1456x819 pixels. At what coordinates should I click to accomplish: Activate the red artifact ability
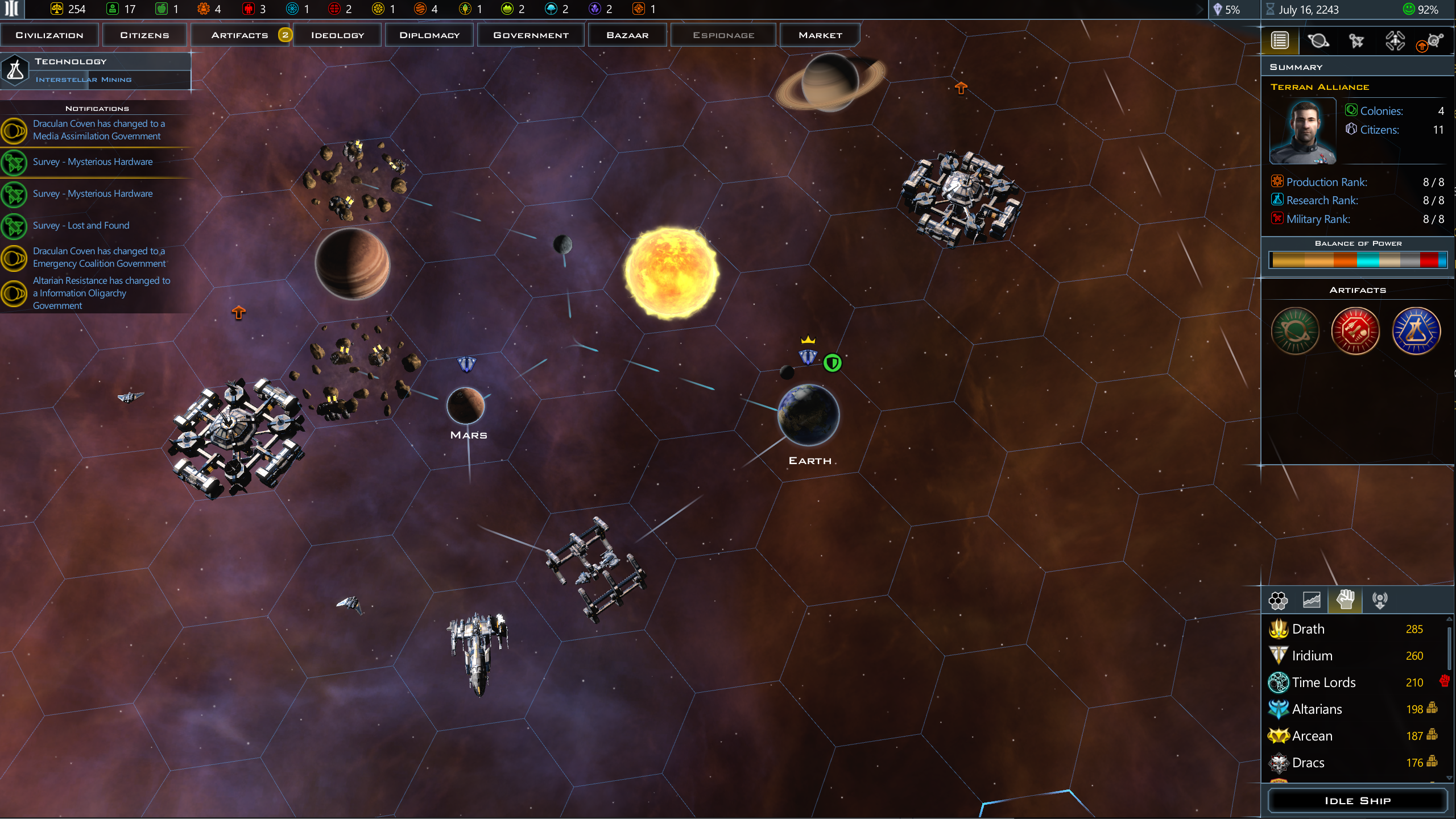point(1355,331)
